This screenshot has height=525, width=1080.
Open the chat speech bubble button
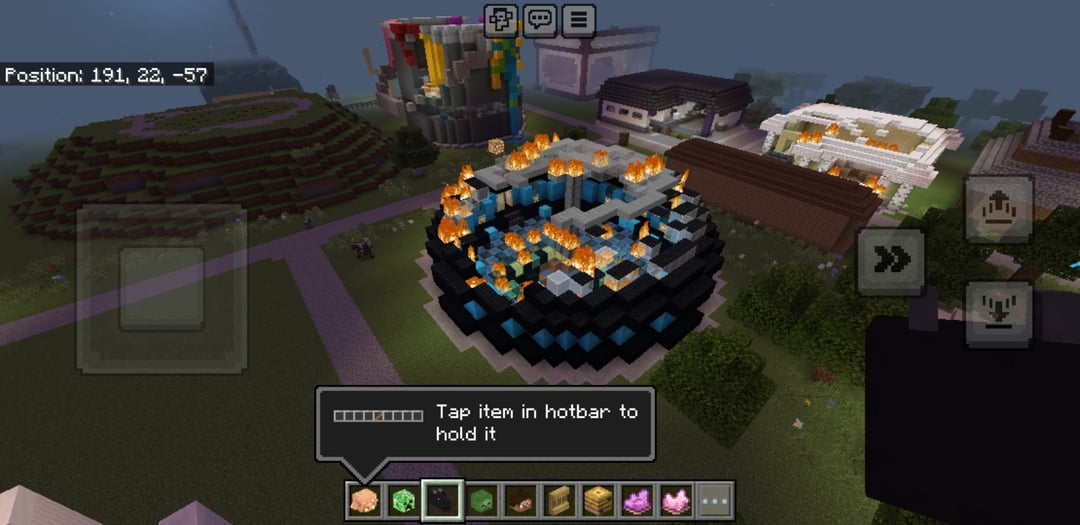click(x=540, y=20)
